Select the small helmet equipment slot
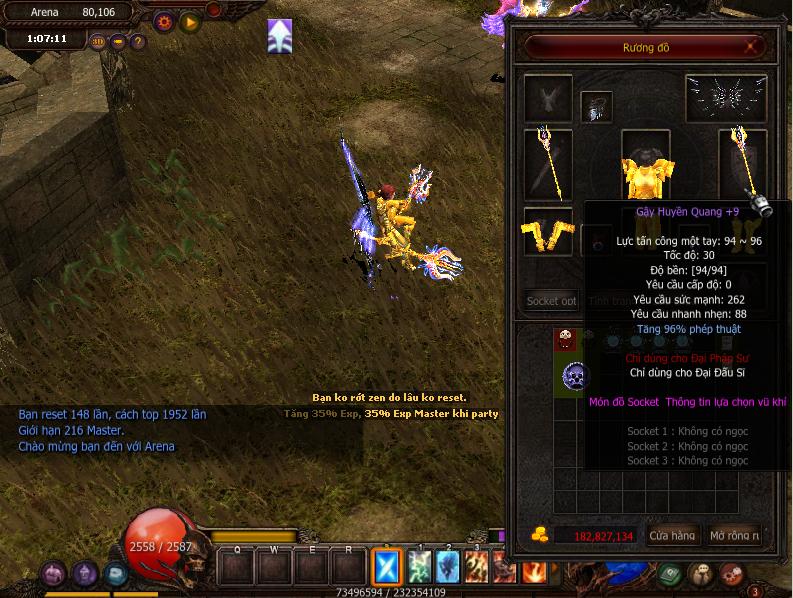Image resolution: width=793 pixels, height=598 pixels. click(597, 107)
